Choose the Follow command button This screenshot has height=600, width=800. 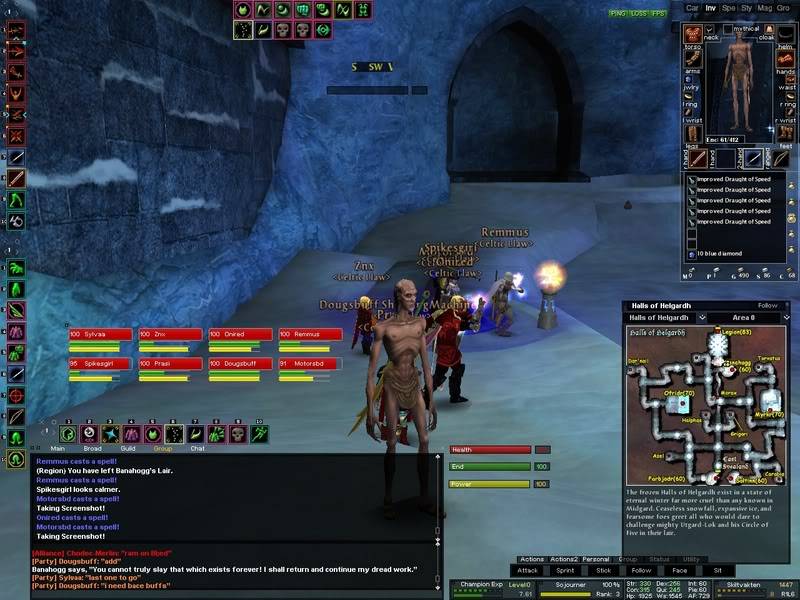[641, 570]
